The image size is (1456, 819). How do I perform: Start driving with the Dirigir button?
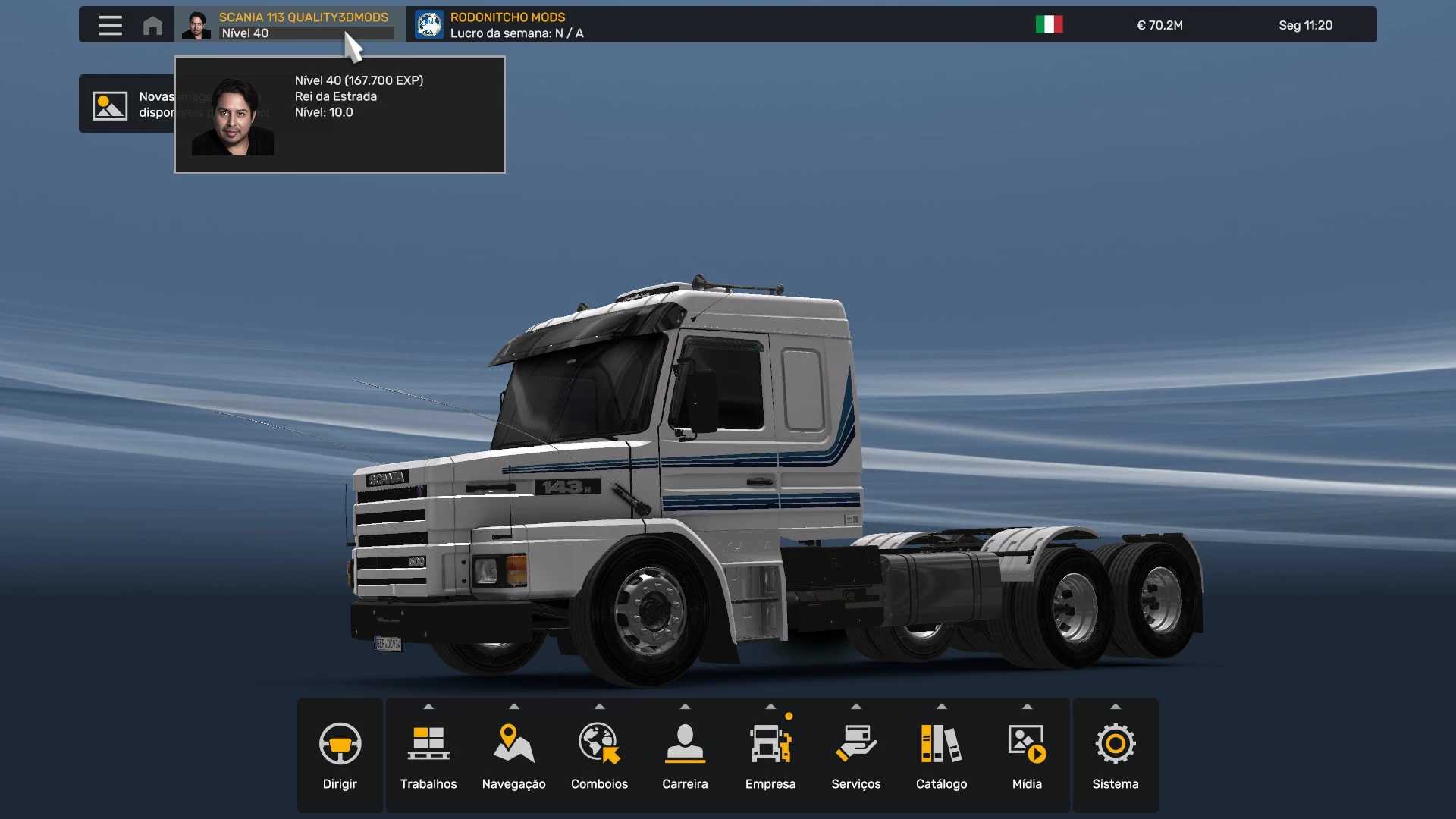(340, 755)
